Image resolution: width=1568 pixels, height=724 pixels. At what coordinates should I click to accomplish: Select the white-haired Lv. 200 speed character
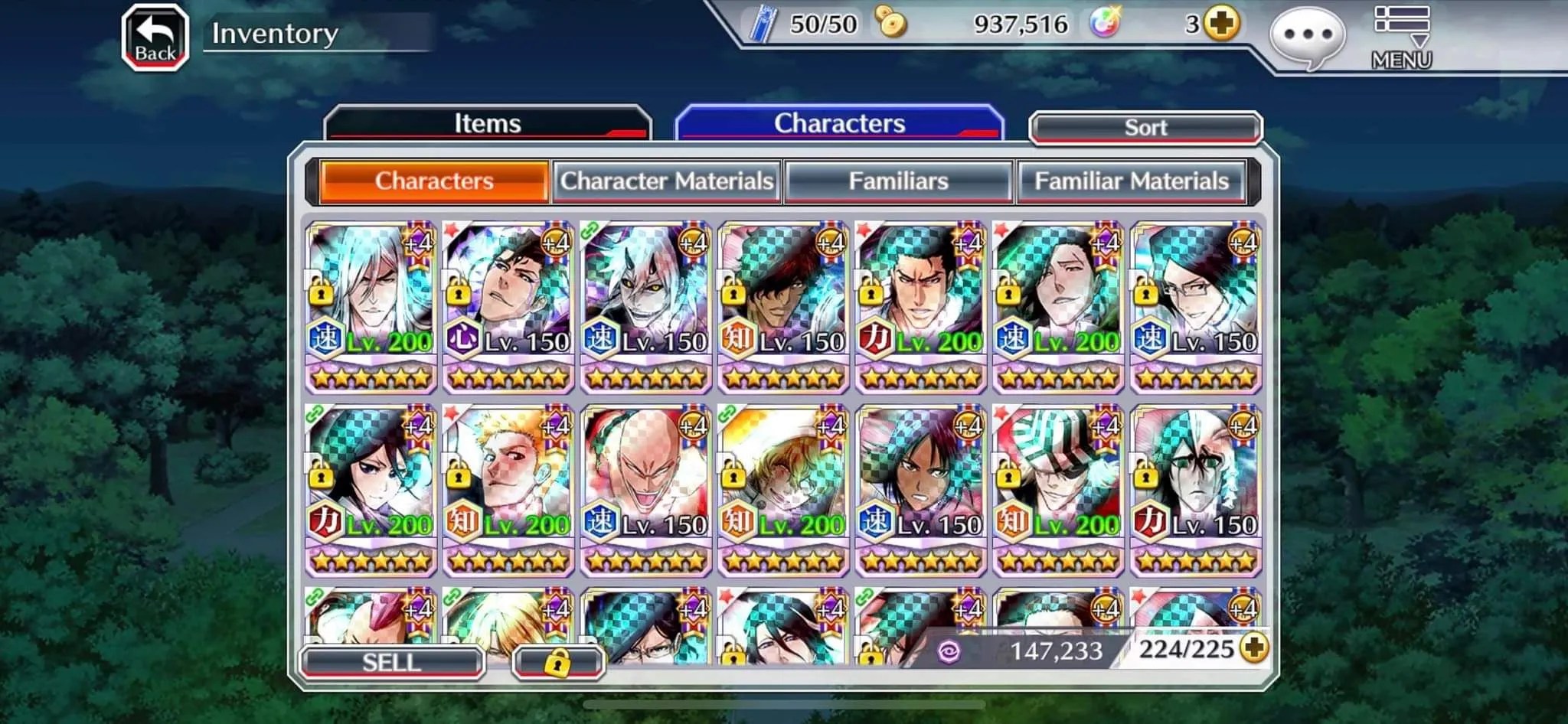(x=371, y=306)
